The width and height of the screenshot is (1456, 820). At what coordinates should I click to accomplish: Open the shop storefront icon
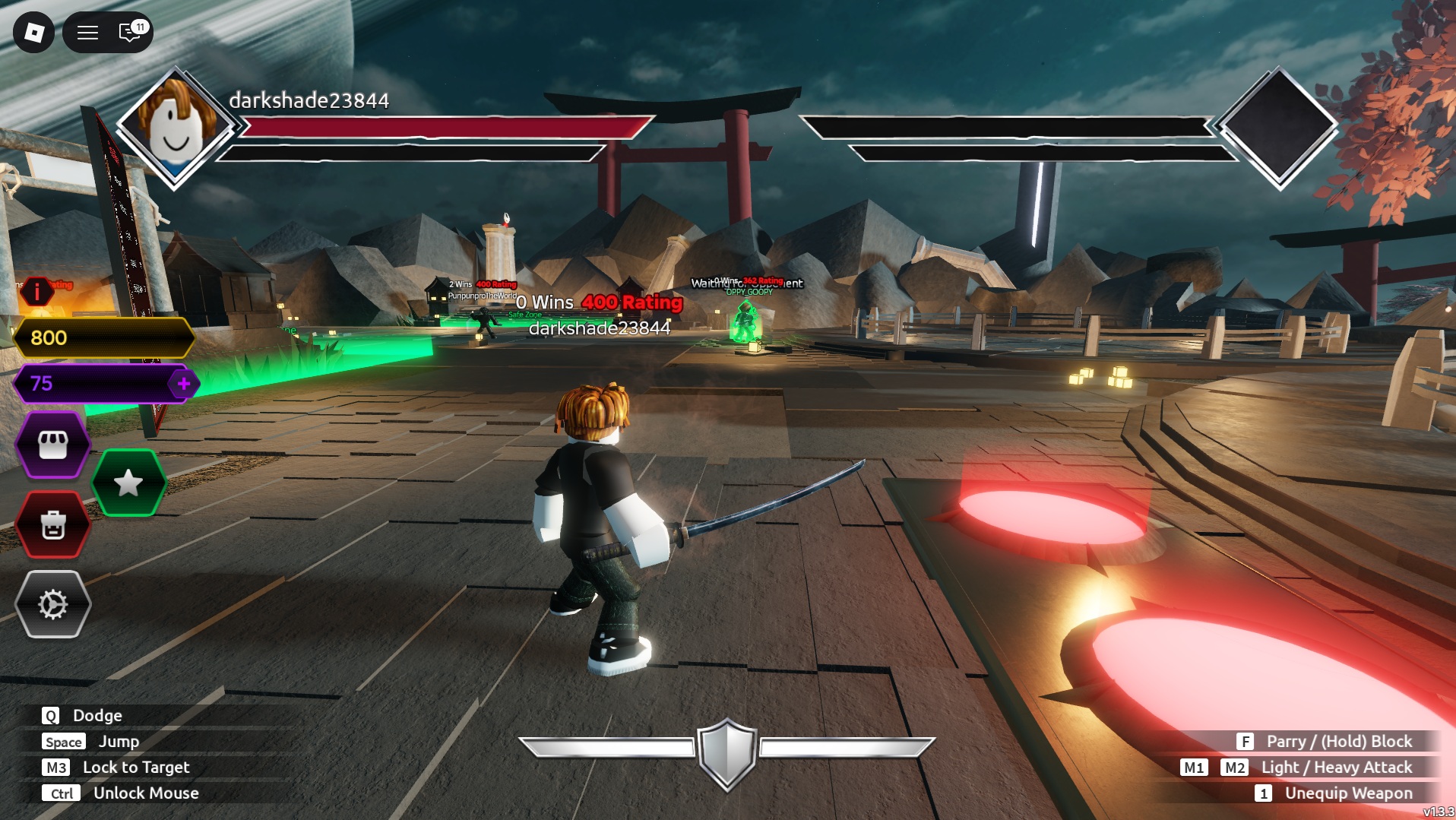tap(52, 445)
